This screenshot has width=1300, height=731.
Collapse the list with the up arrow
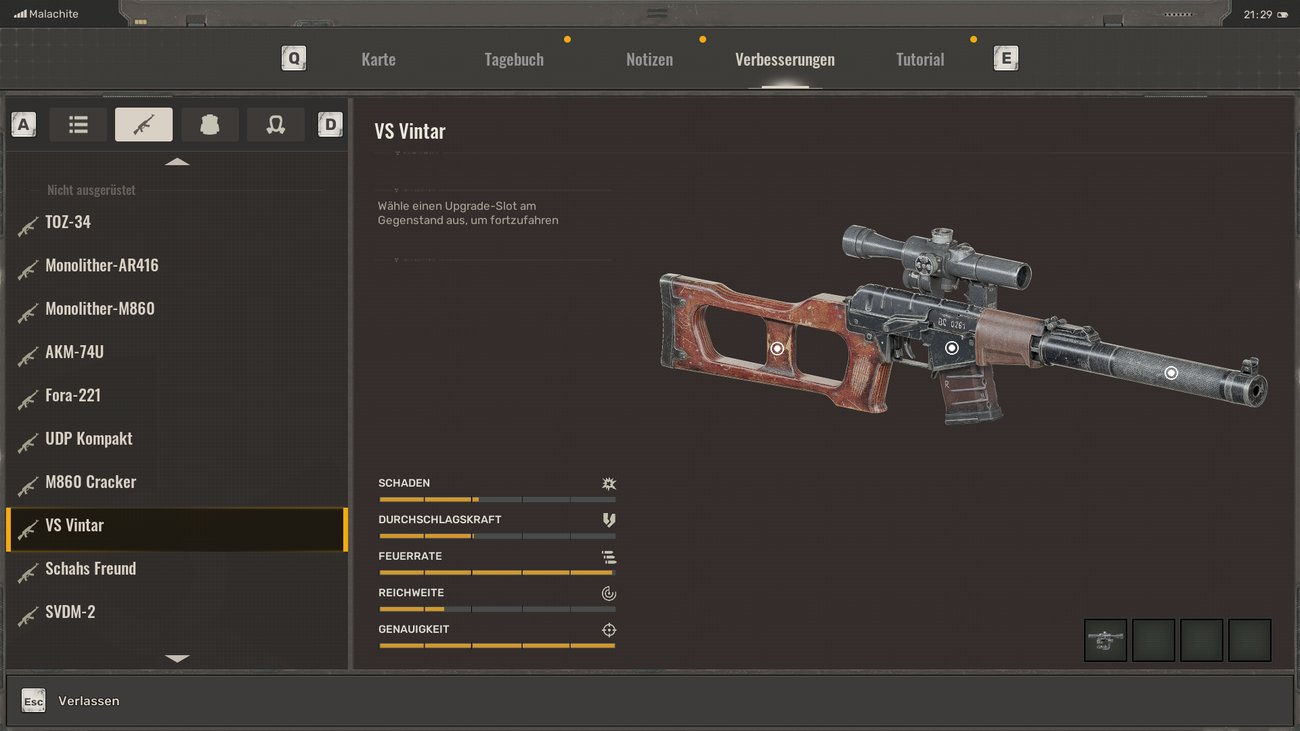(x=177, y=161)
